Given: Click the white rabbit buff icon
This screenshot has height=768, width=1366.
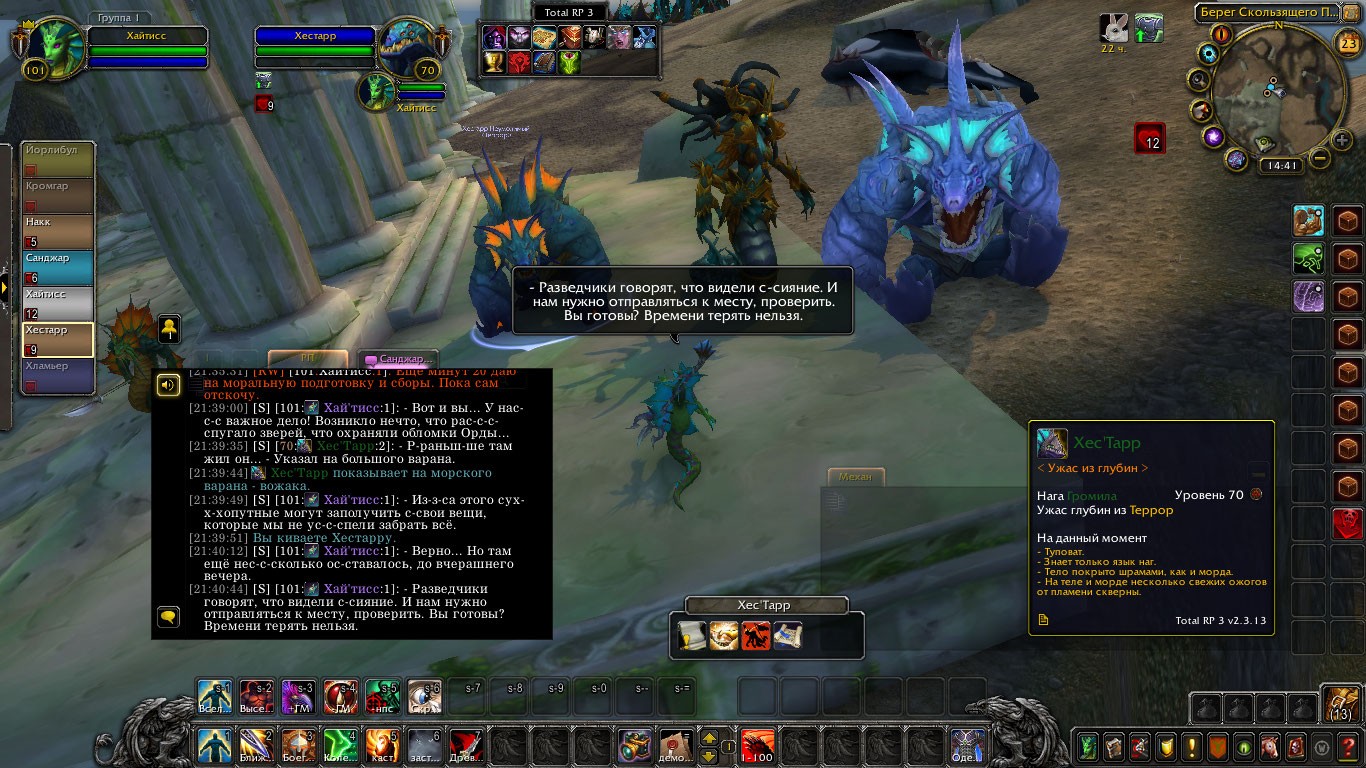Looking at the screenshot, I should click(x=1113, y=28).
